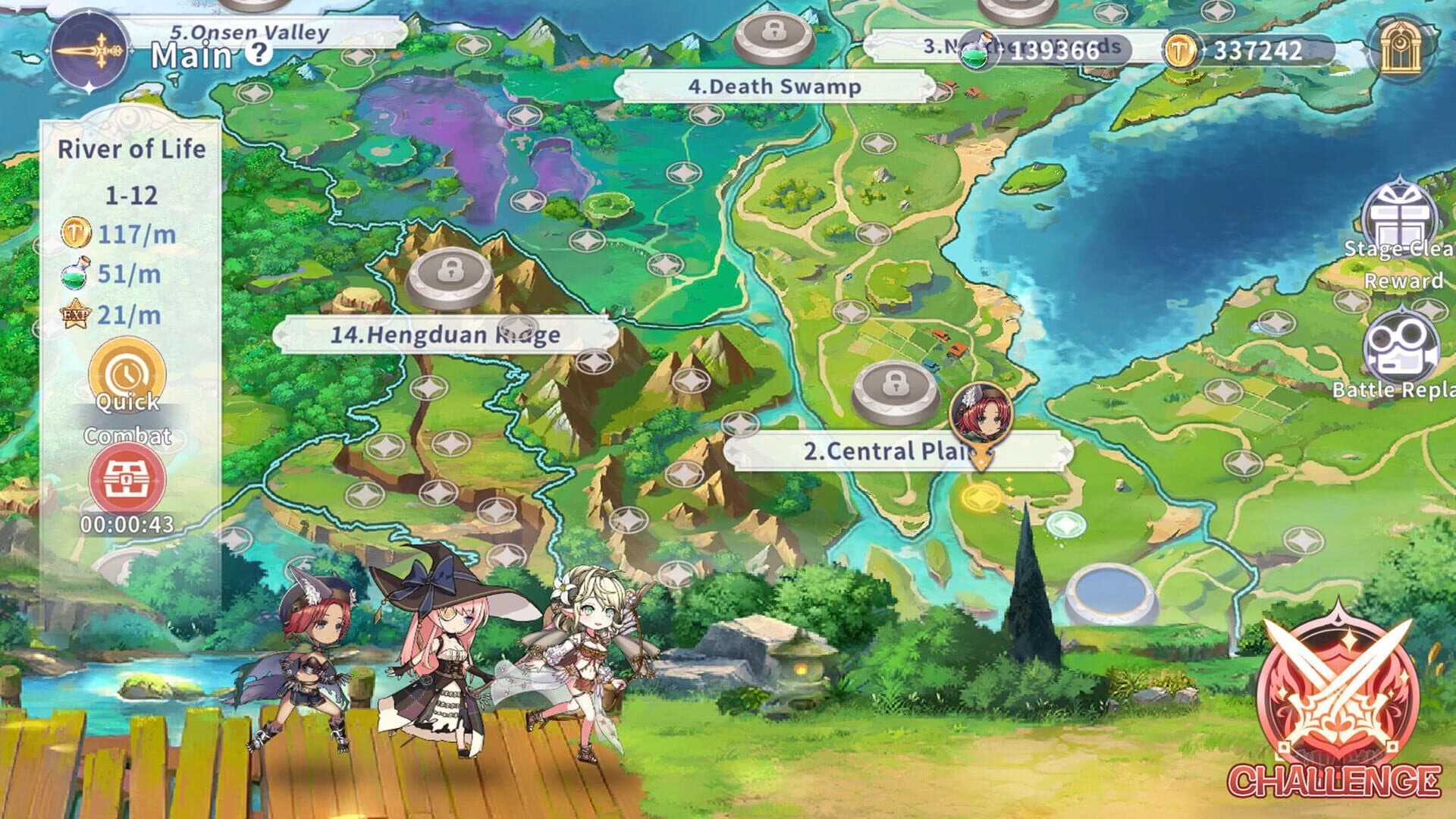Tap the character avatar marker near Central Plains

(982, 411)
